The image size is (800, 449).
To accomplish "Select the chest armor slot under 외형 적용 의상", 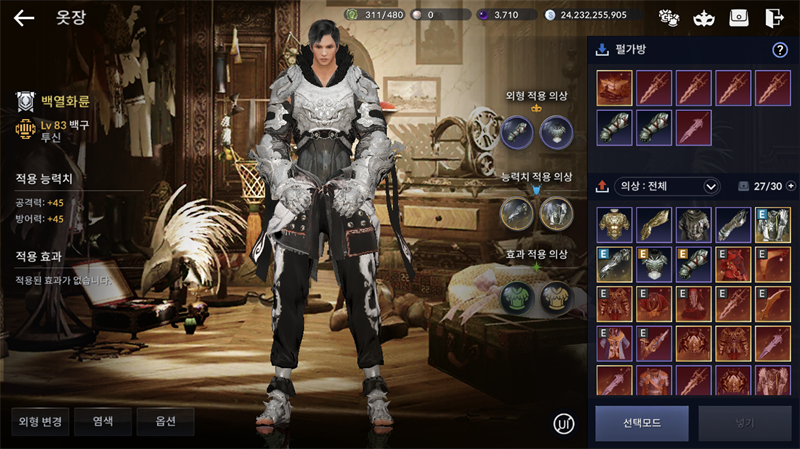I will (x=556, y=129).
